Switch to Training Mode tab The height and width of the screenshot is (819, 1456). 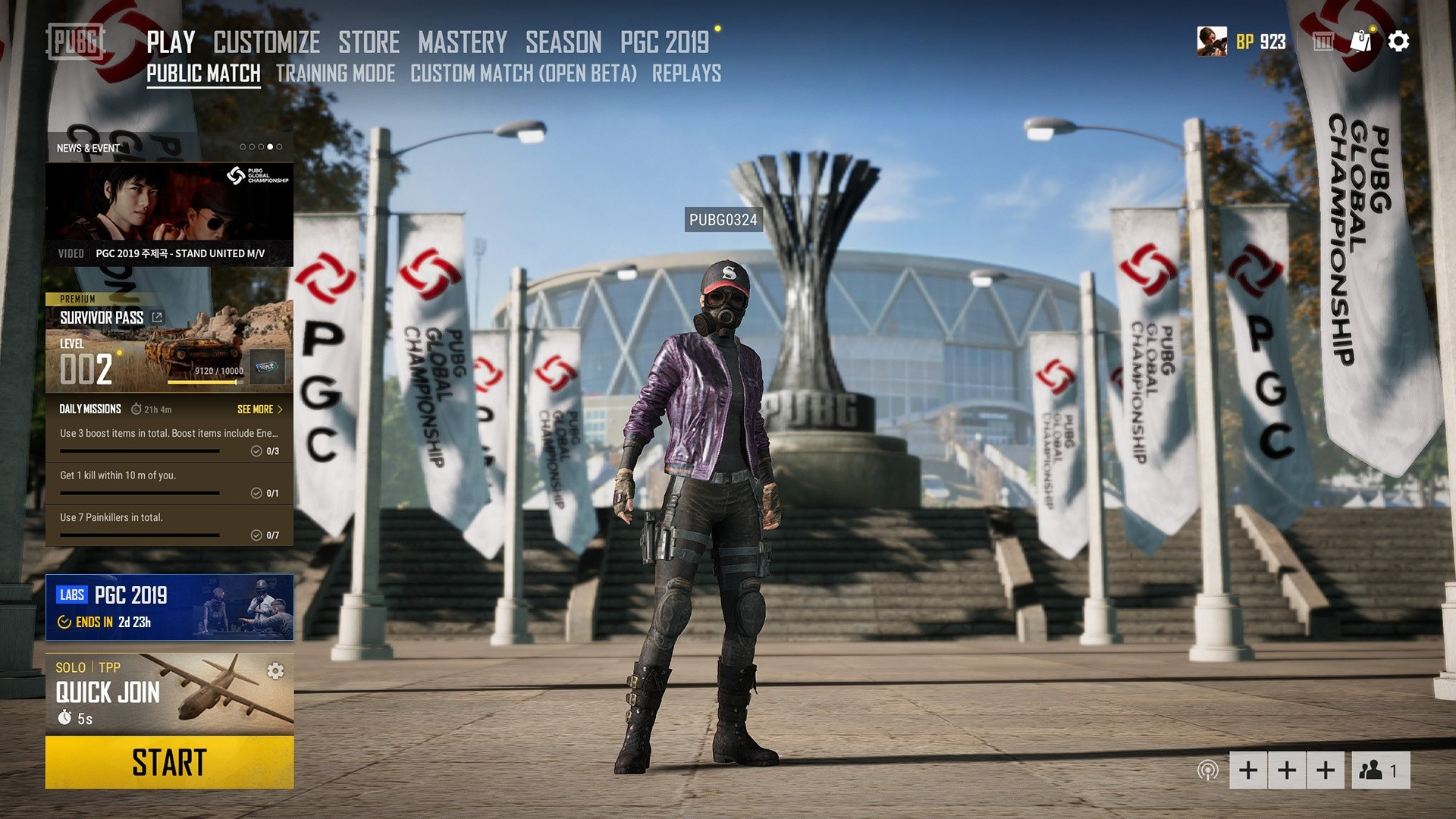(x=335, y=74)
